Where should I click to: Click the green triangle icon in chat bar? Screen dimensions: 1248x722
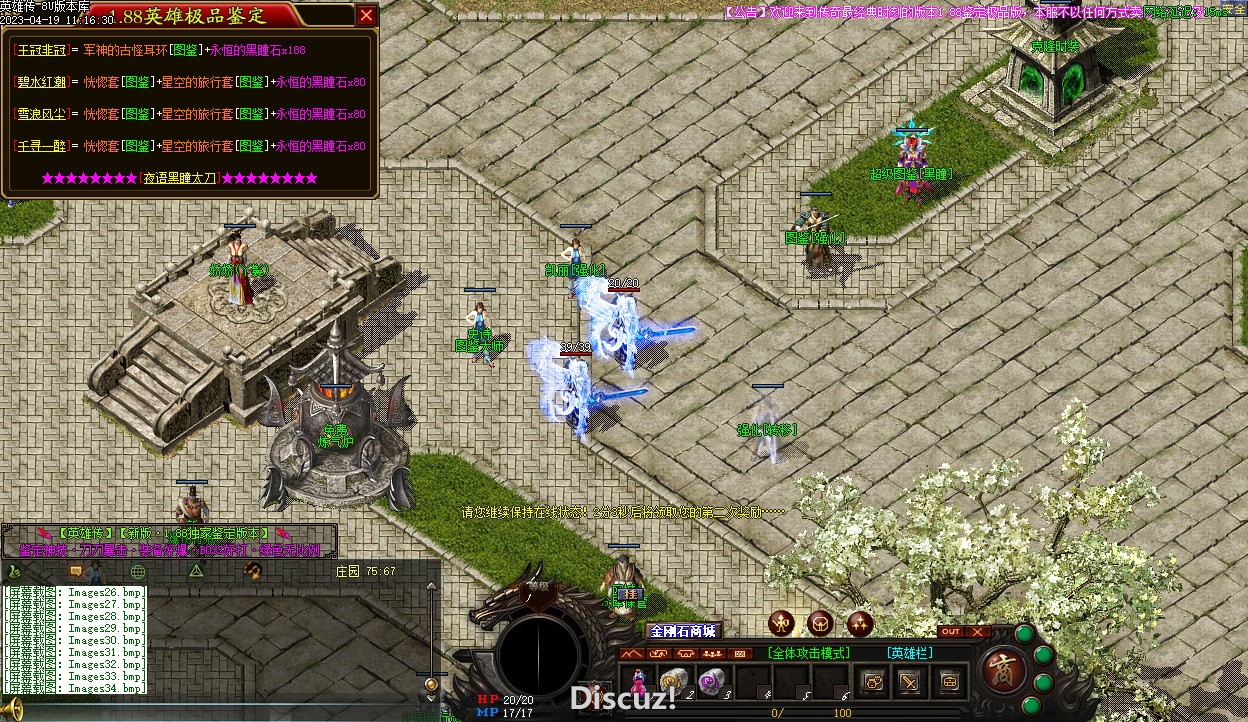tap(197, 571)
